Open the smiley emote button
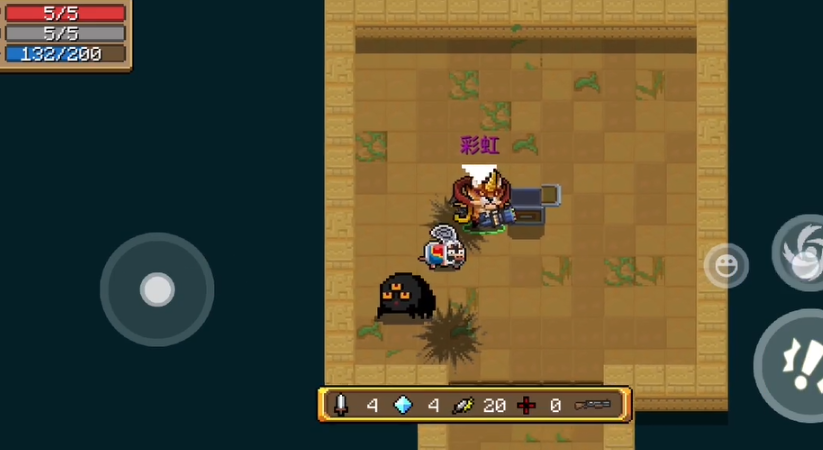Screen dimensions: 823x450 click(725, 266)
